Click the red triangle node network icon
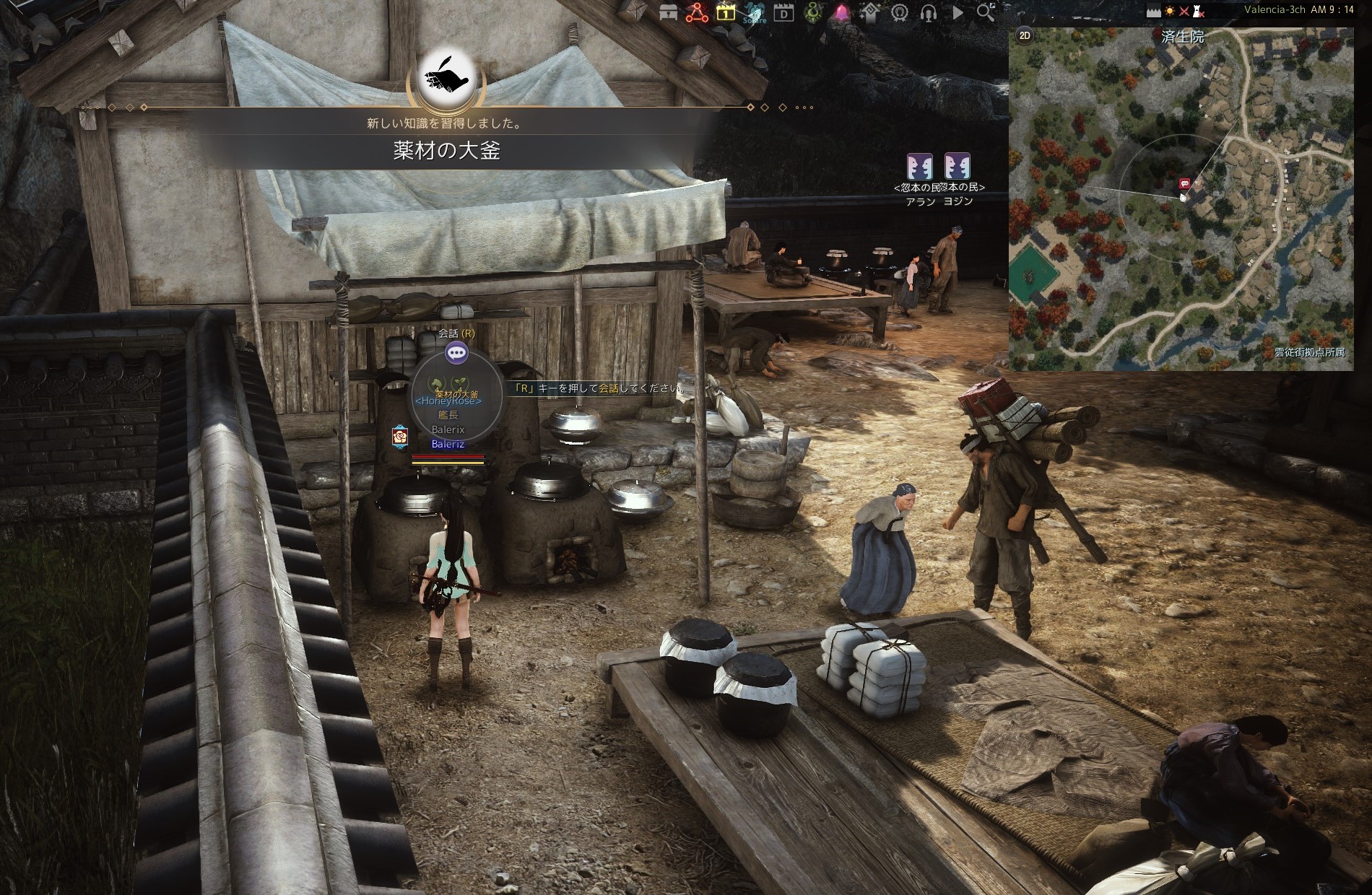 [697, 13]
